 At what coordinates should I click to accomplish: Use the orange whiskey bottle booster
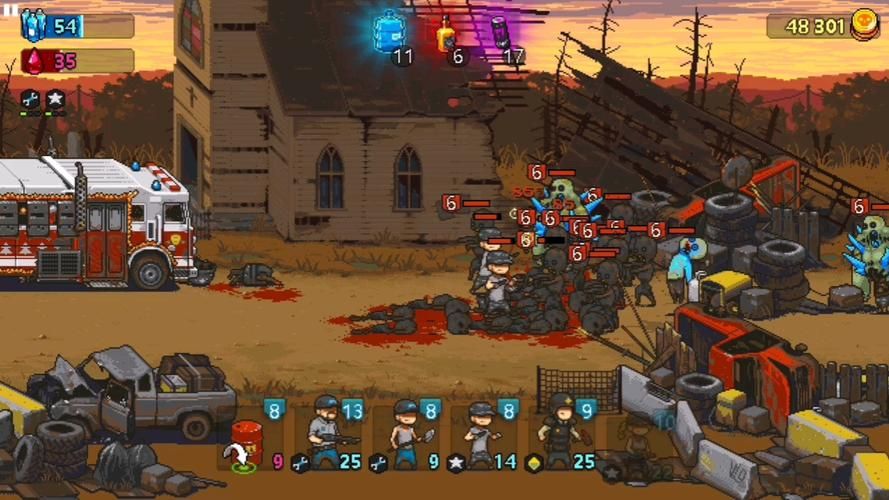click(446, 33)
